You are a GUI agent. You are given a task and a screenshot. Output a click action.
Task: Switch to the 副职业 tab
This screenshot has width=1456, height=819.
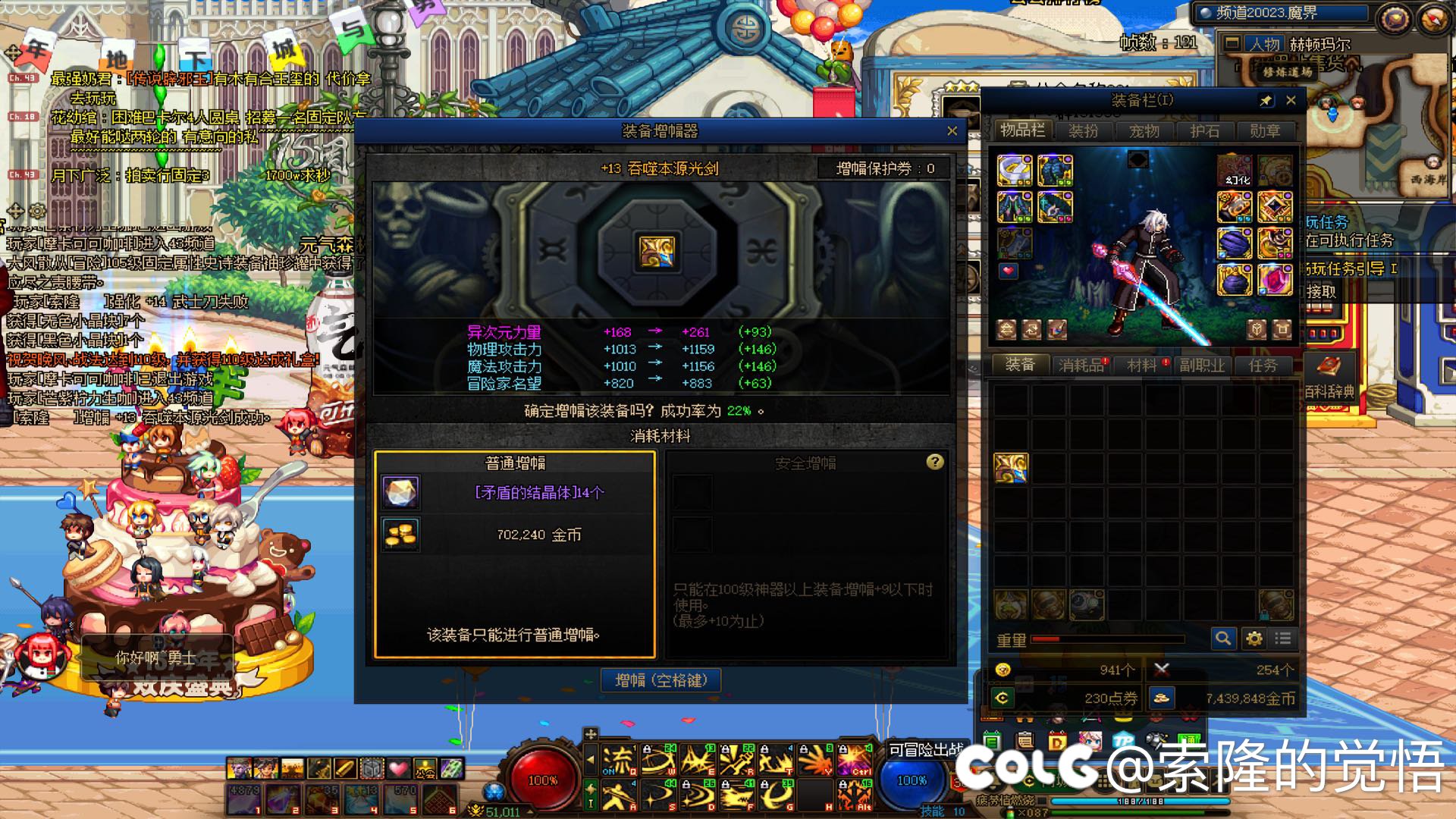coord(1202,366)
